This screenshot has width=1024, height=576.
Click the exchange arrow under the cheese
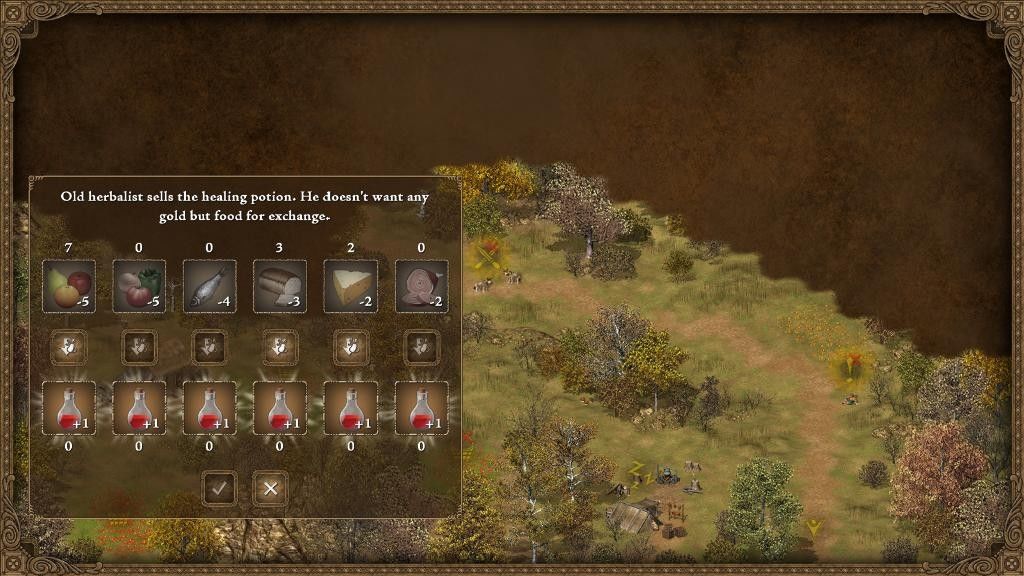click(350, 347)
